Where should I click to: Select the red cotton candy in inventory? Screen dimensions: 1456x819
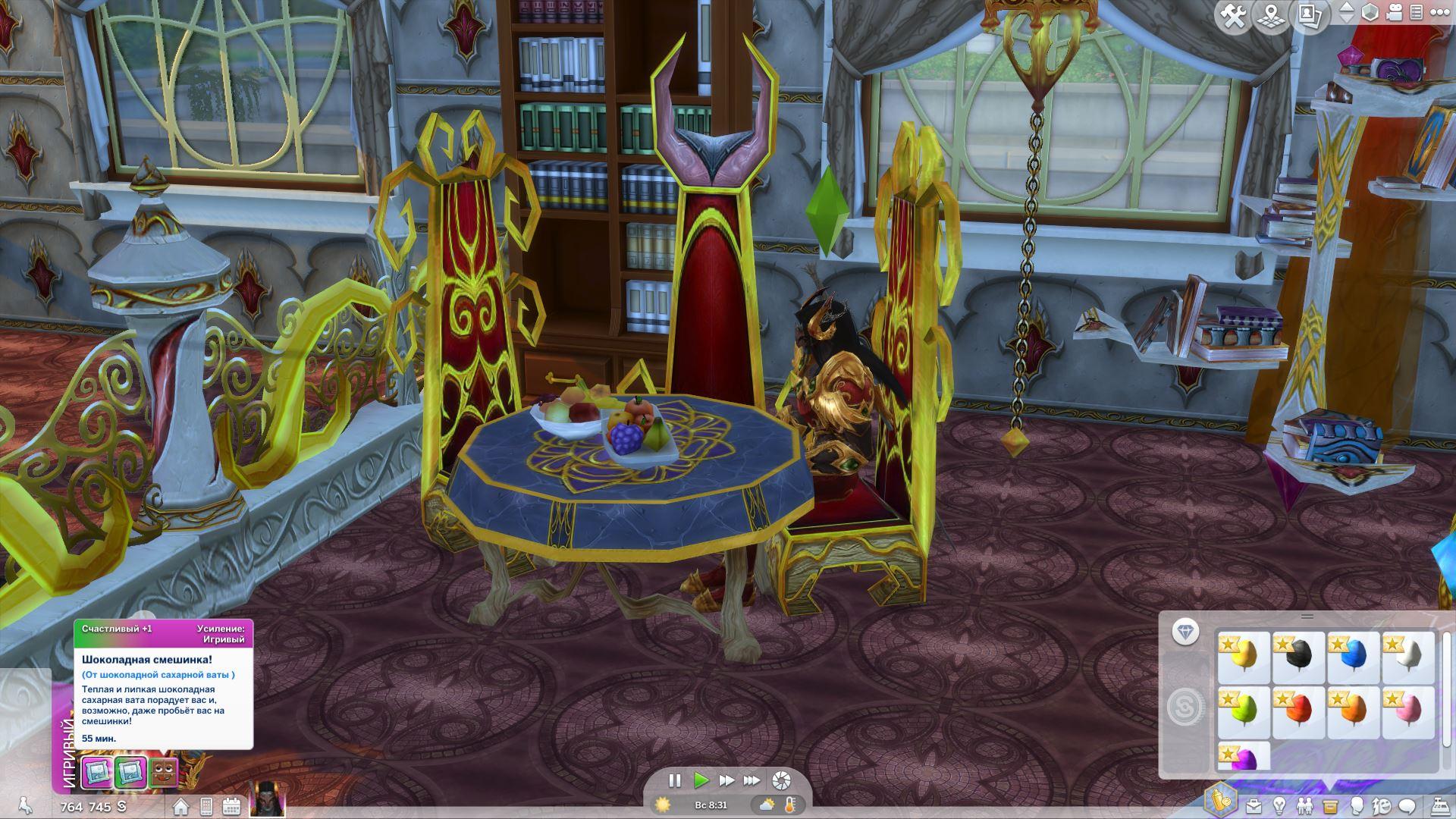1298,712
